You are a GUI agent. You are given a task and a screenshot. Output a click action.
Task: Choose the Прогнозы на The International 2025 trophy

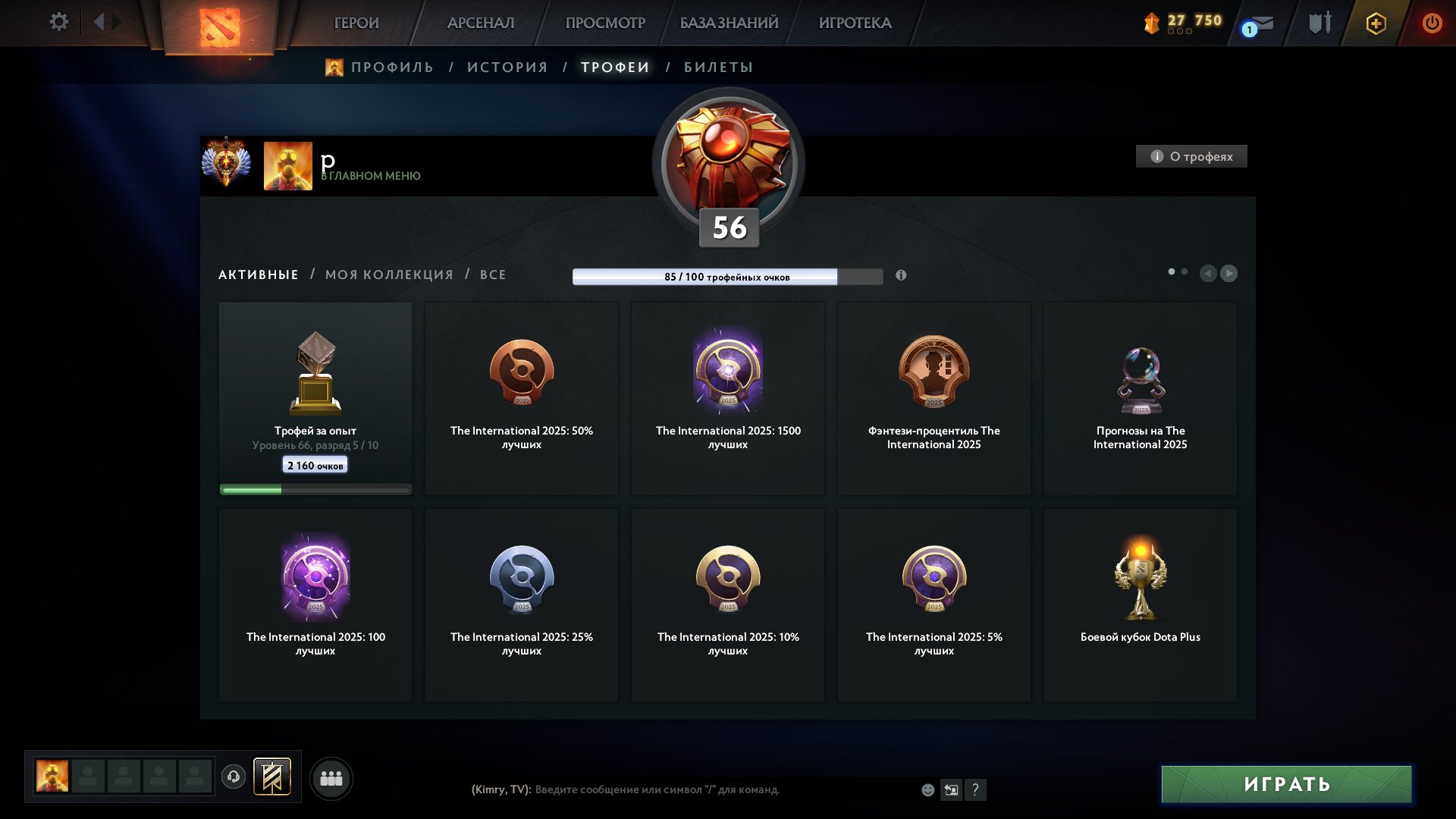[1140, 399]
